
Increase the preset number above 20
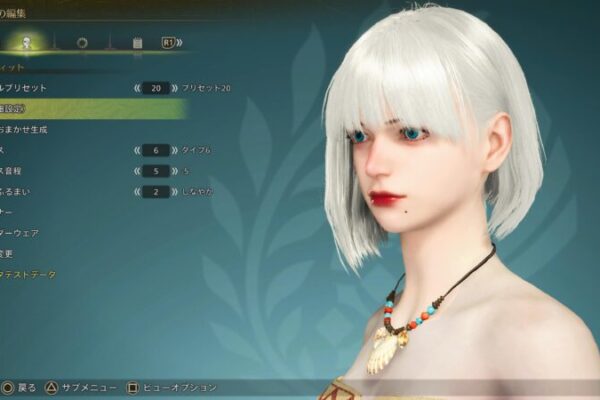pos(174,88)
